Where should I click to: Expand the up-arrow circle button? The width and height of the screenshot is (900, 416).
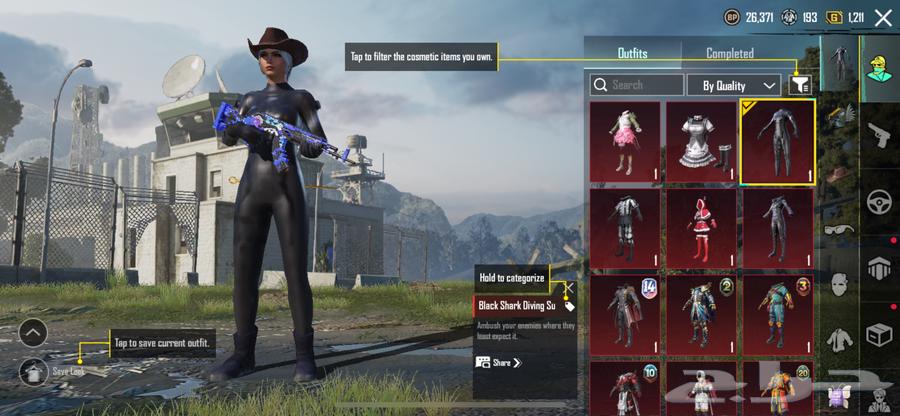point(32,332)
